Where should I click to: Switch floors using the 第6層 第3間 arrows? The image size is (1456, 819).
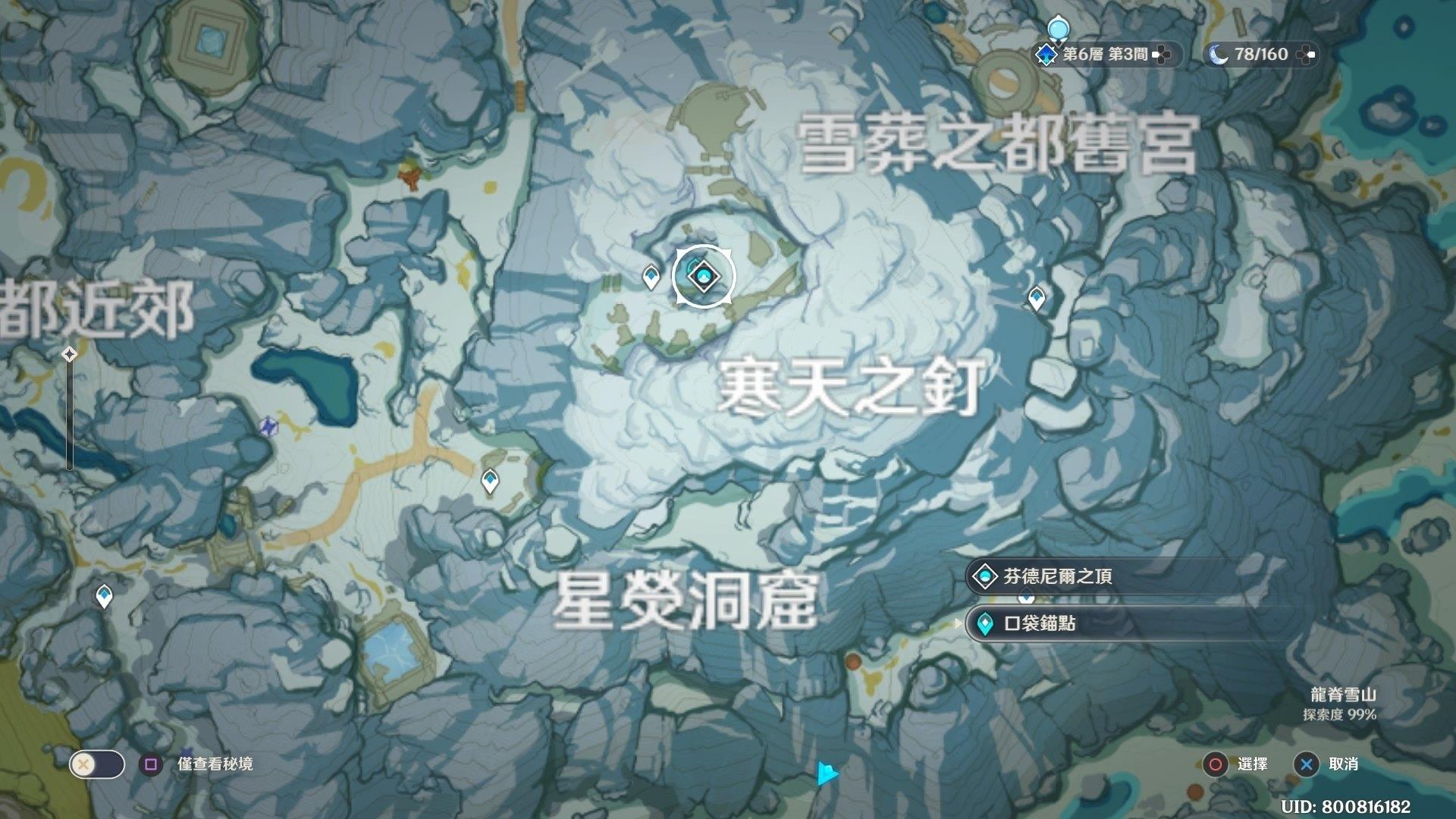point(1159,53)
